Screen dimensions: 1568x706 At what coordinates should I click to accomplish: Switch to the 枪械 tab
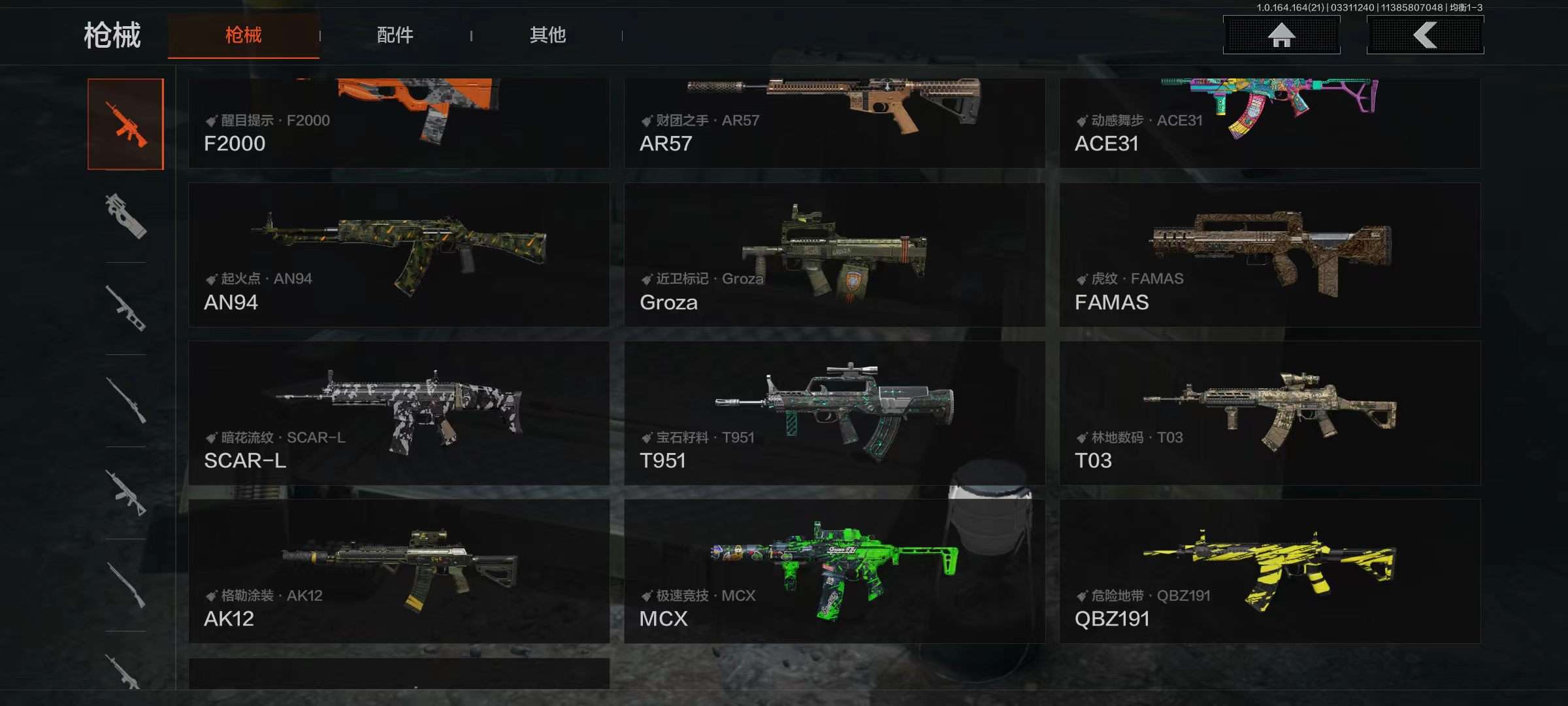pos(243,35)
